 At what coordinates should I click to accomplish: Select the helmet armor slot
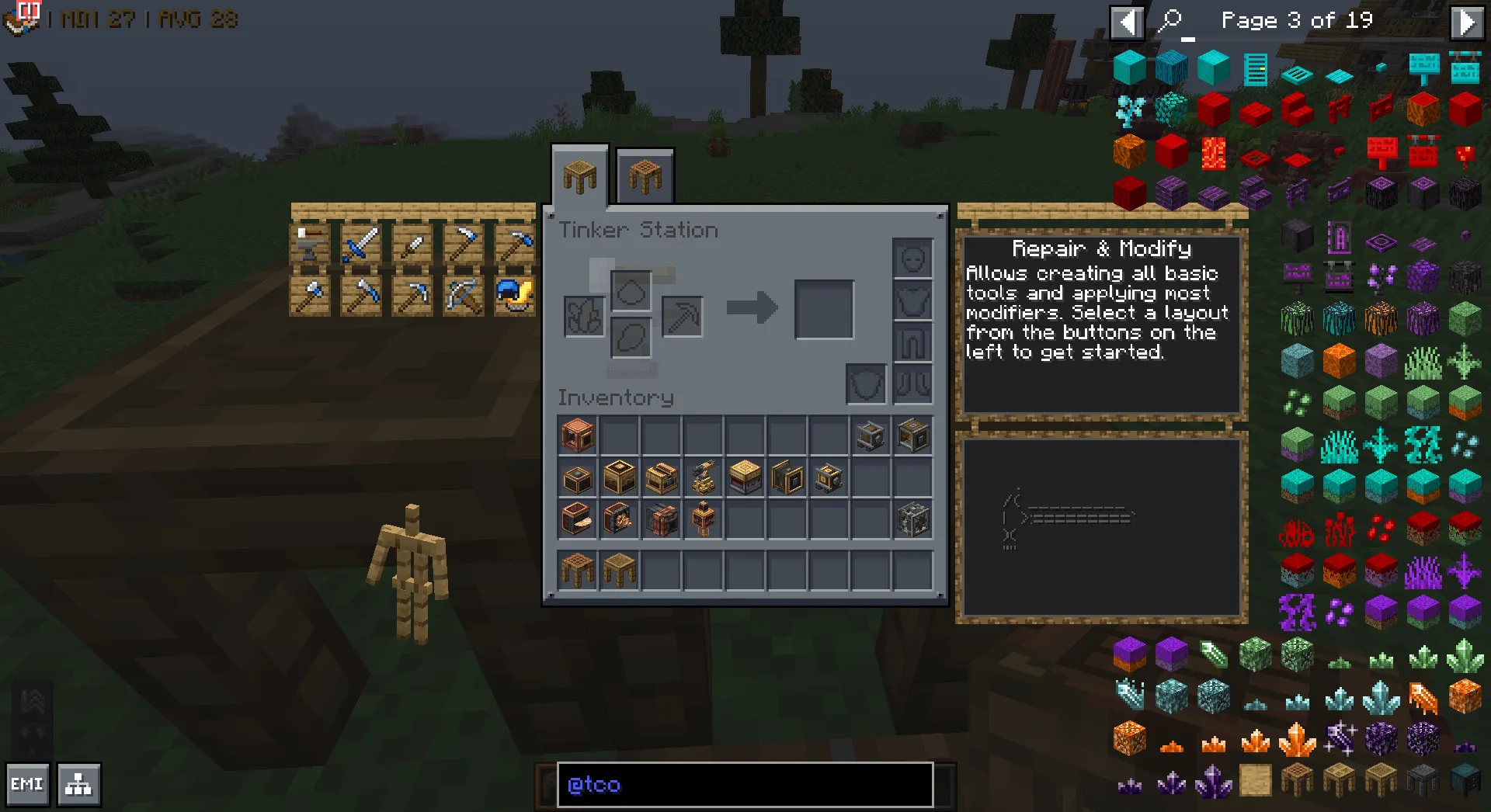click(912, 259)
